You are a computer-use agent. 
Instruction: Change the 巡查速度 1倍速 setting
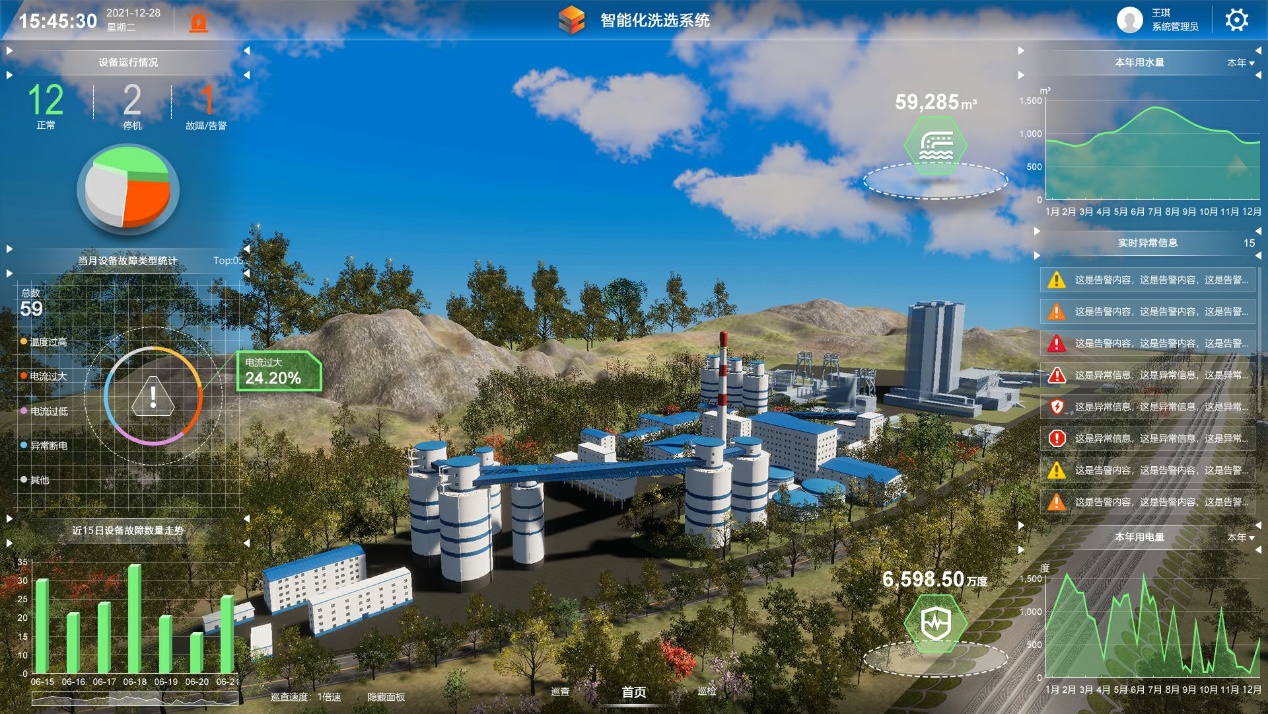(x=328, y=696)
